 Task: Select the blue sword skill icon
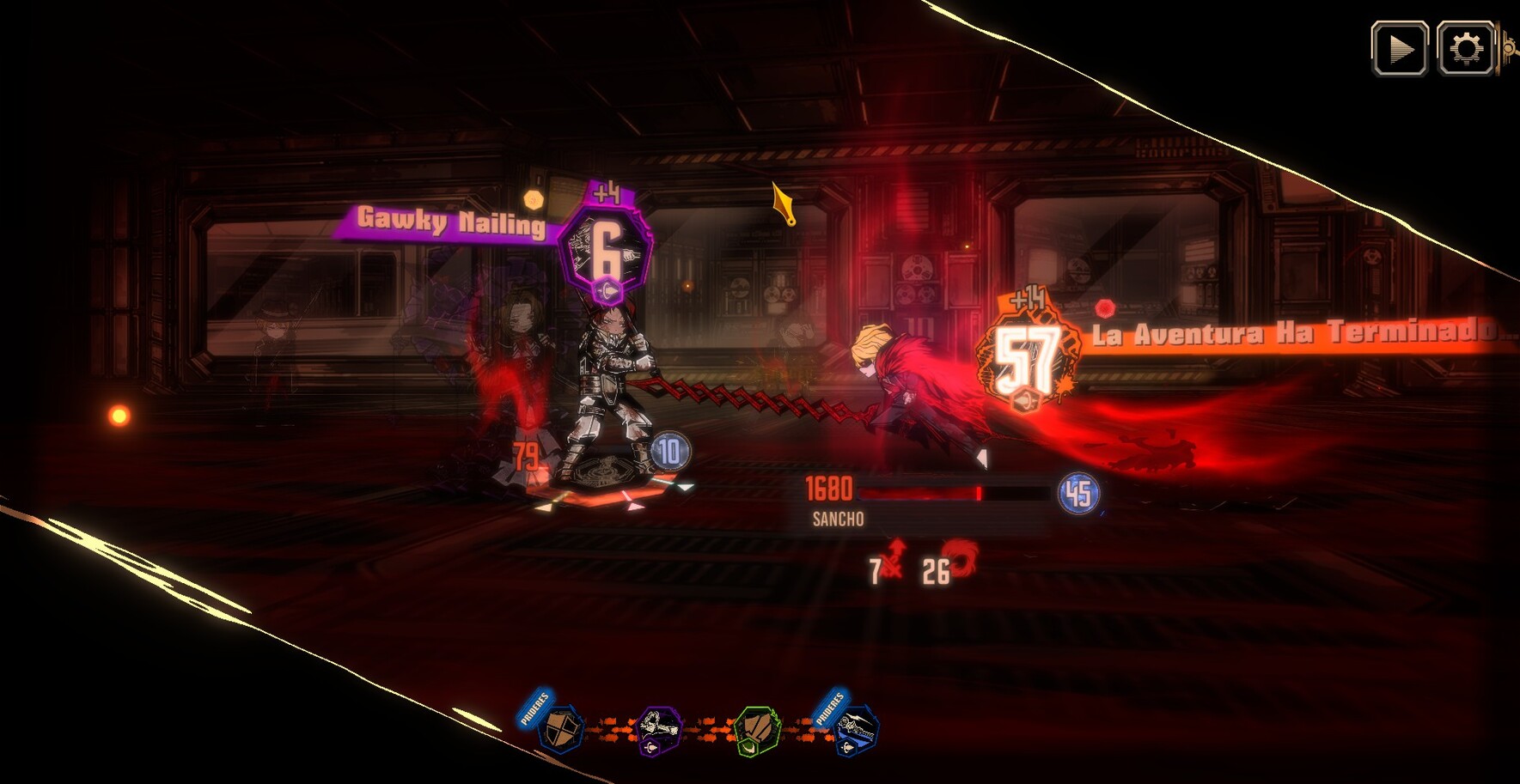click(856, 731)
